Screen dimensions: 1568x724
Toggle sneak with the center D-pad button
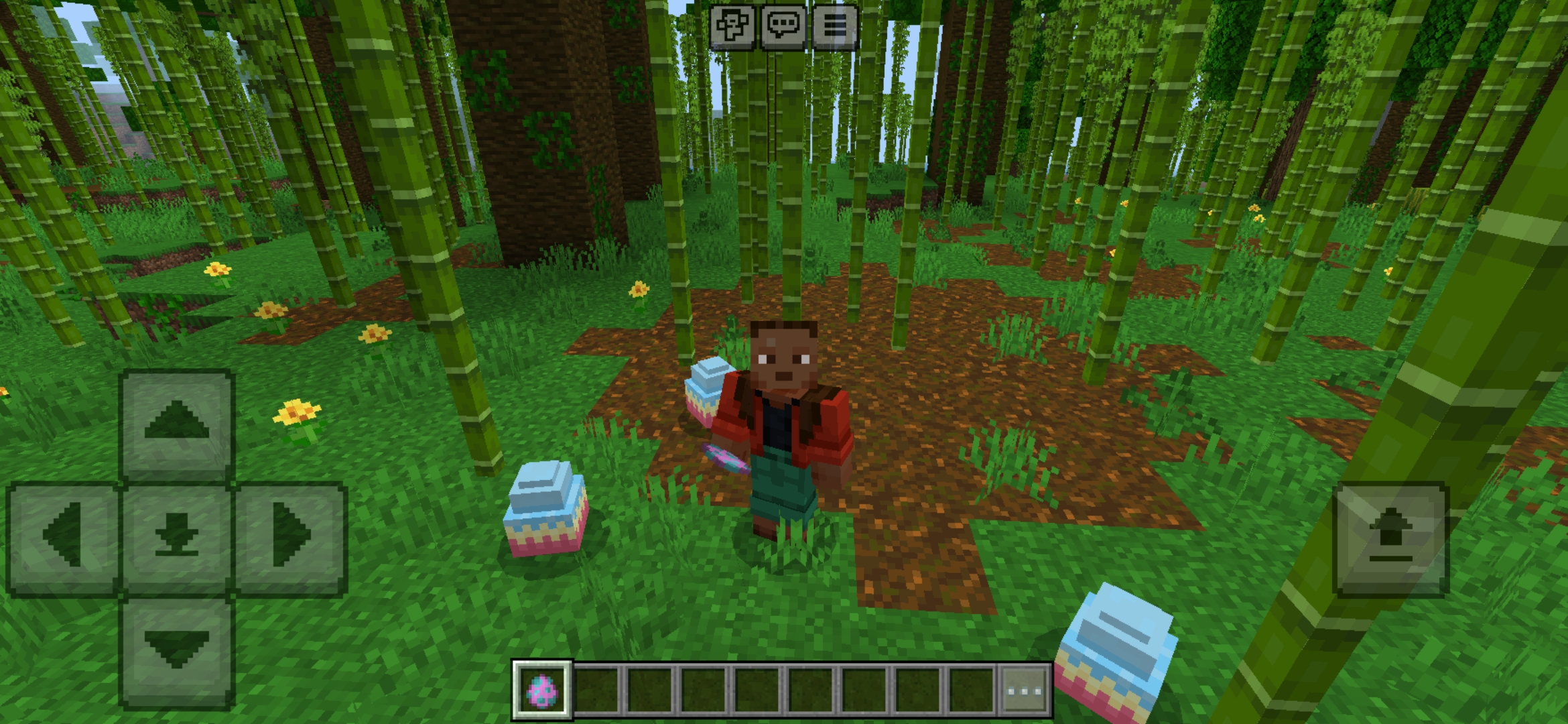click(176, 536)
